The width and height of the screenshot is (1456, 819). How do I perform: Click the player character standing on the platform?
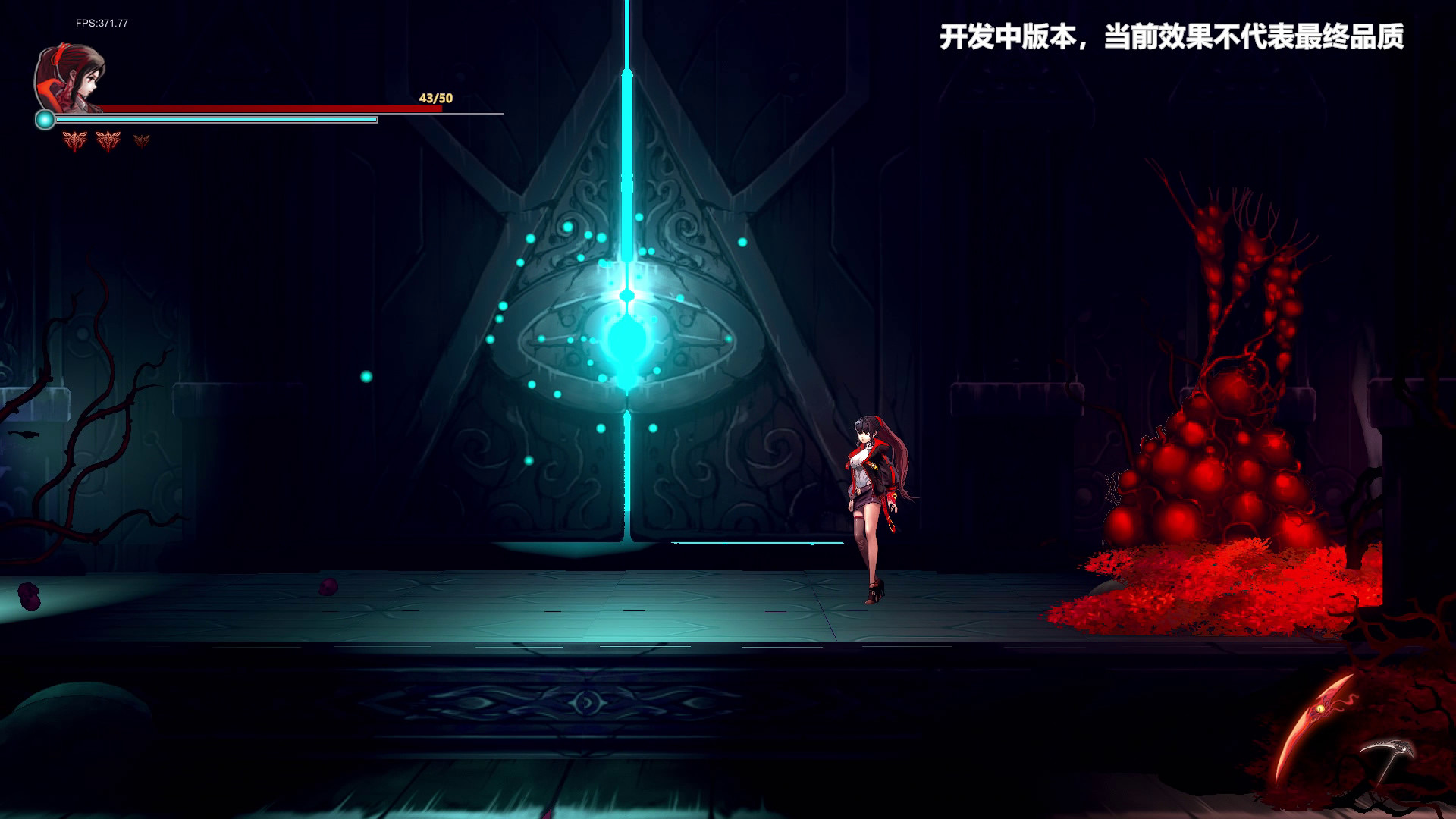pos(872,493)
